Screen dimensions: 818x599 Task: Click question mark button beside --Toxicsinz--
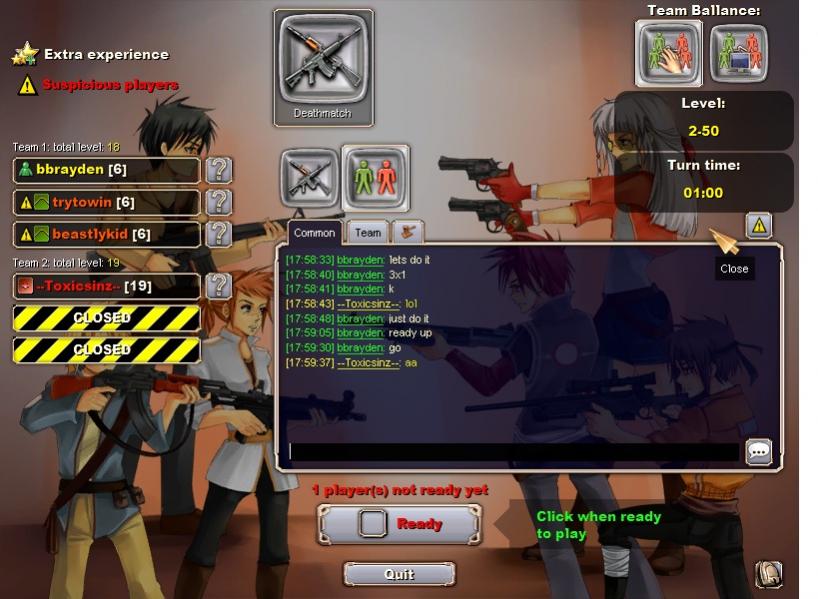click(219, 287)
